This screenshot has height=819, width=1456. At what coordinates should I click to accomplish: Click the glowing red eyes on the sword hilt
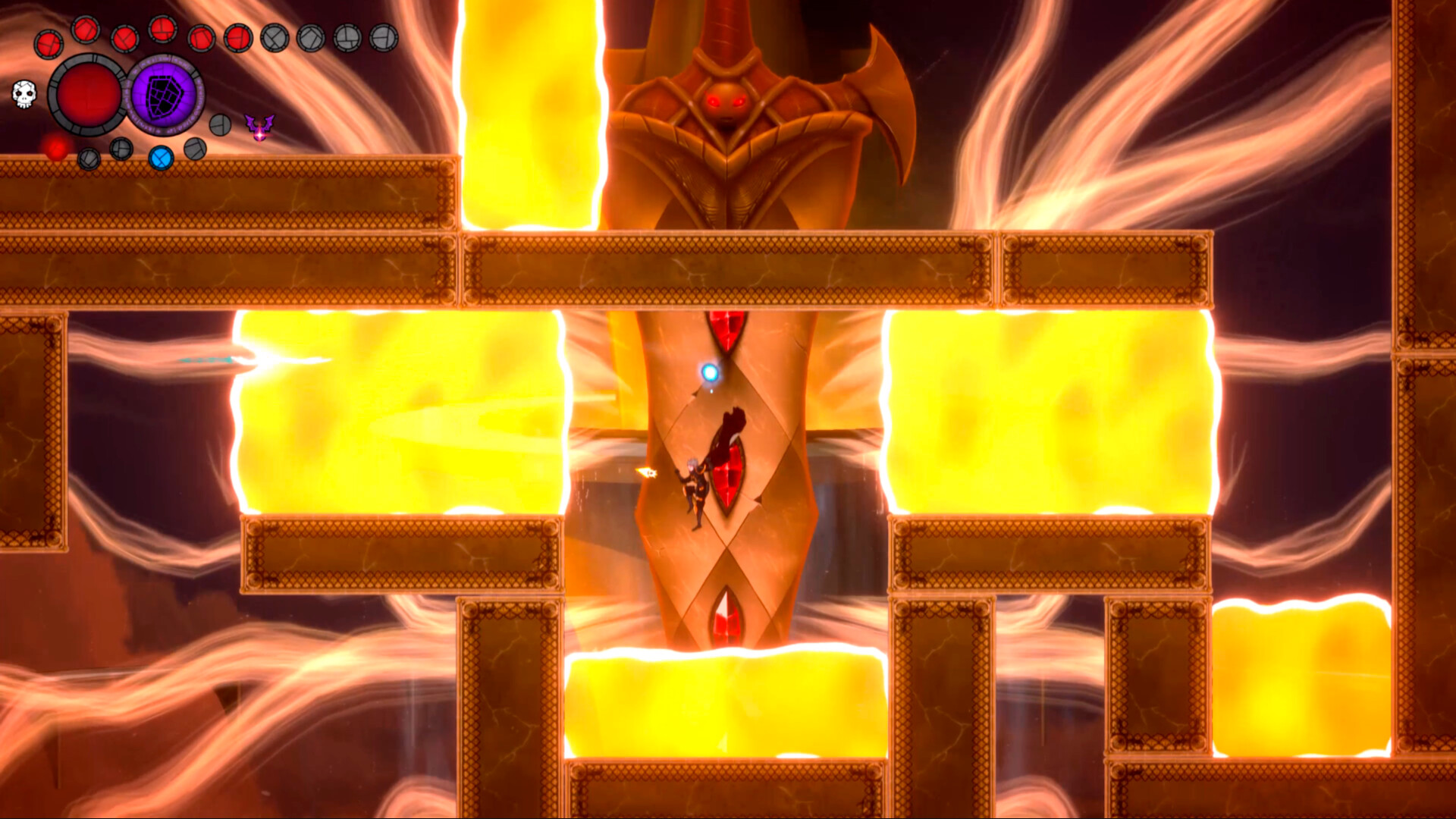tap(726, 102)
